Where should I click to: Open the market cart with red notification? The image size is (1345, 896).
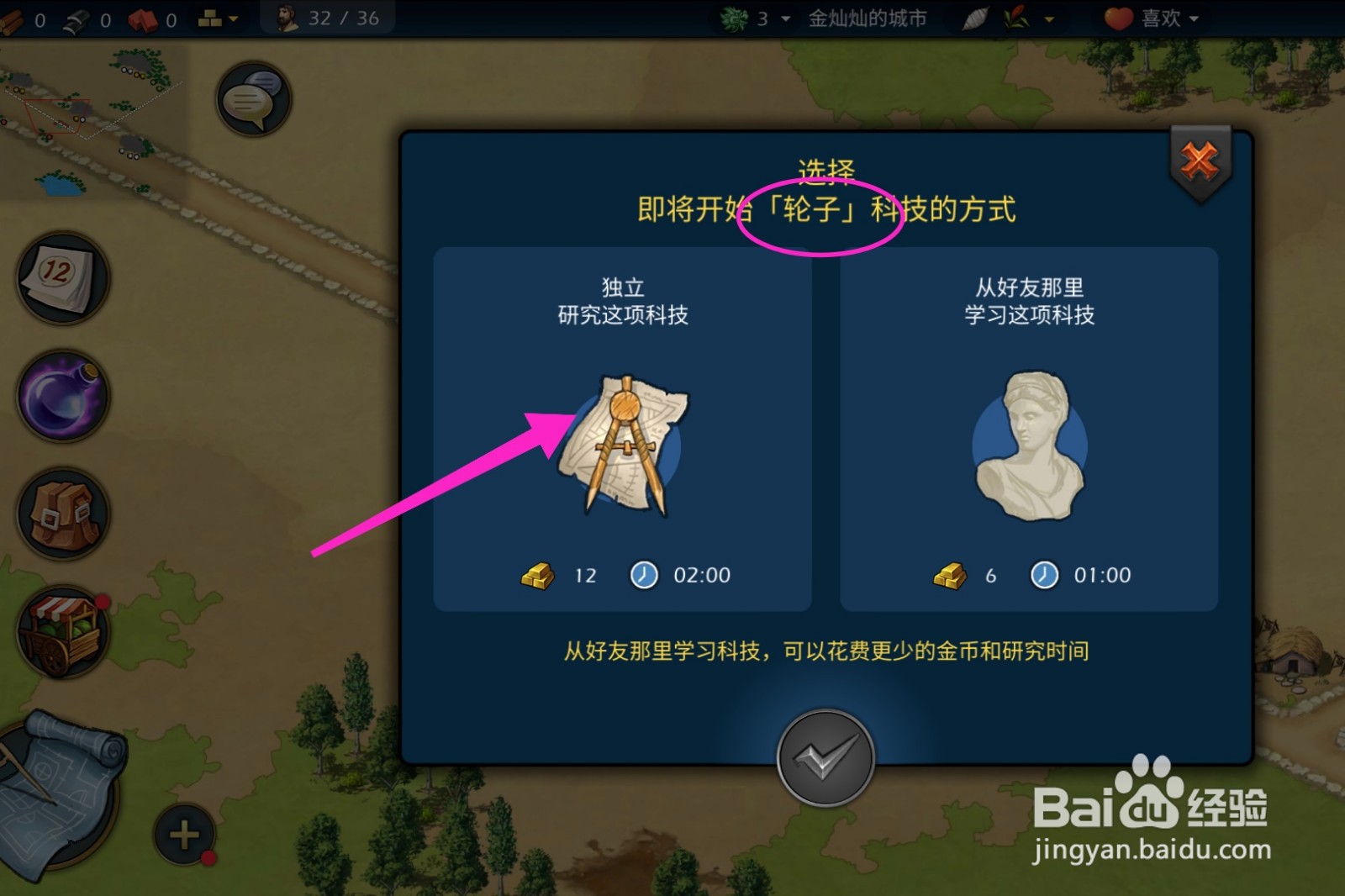coord(63,632)
